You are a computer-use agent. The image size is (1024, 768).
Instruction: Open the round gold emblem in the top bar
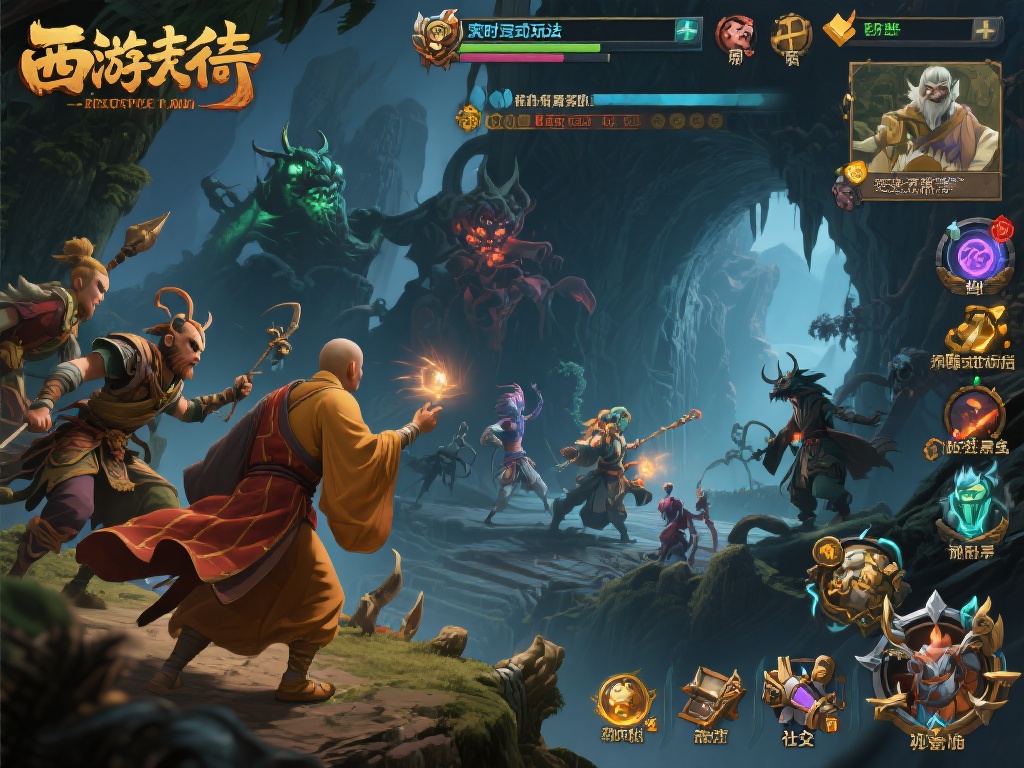pos(791,34)
